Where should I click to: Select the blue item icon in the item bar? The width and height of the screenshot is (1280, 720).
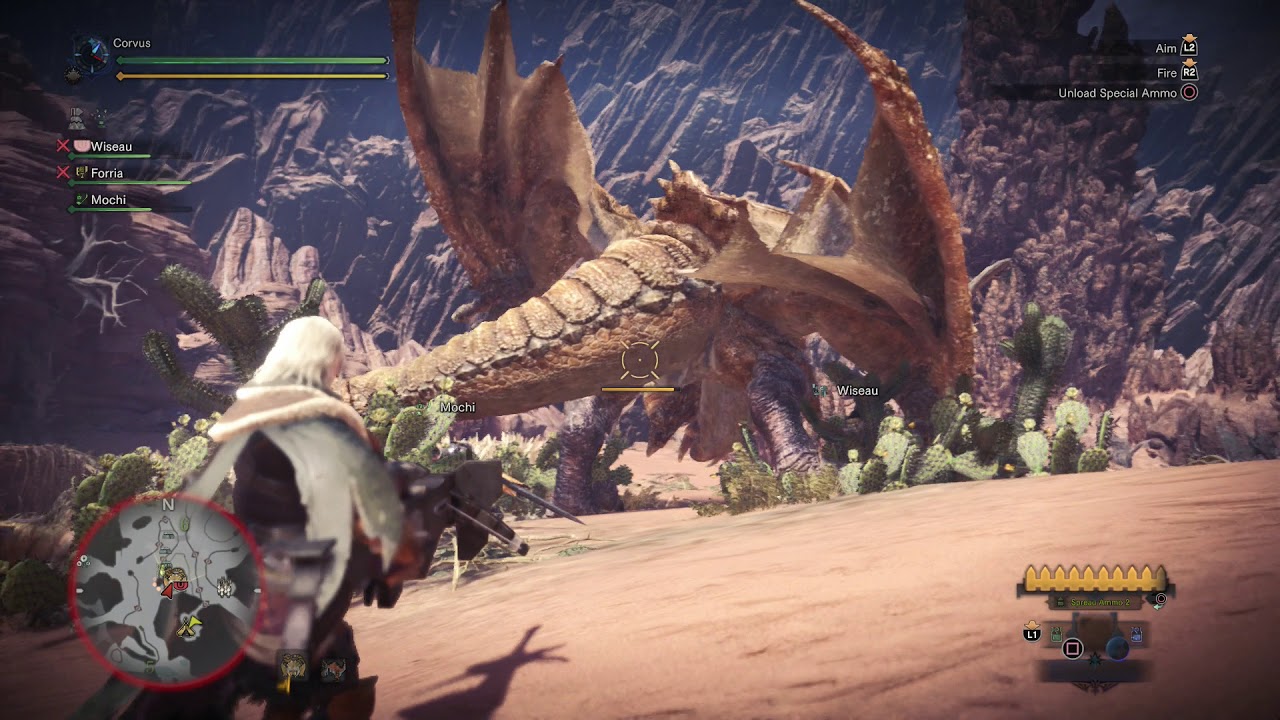coord(1136,634)
